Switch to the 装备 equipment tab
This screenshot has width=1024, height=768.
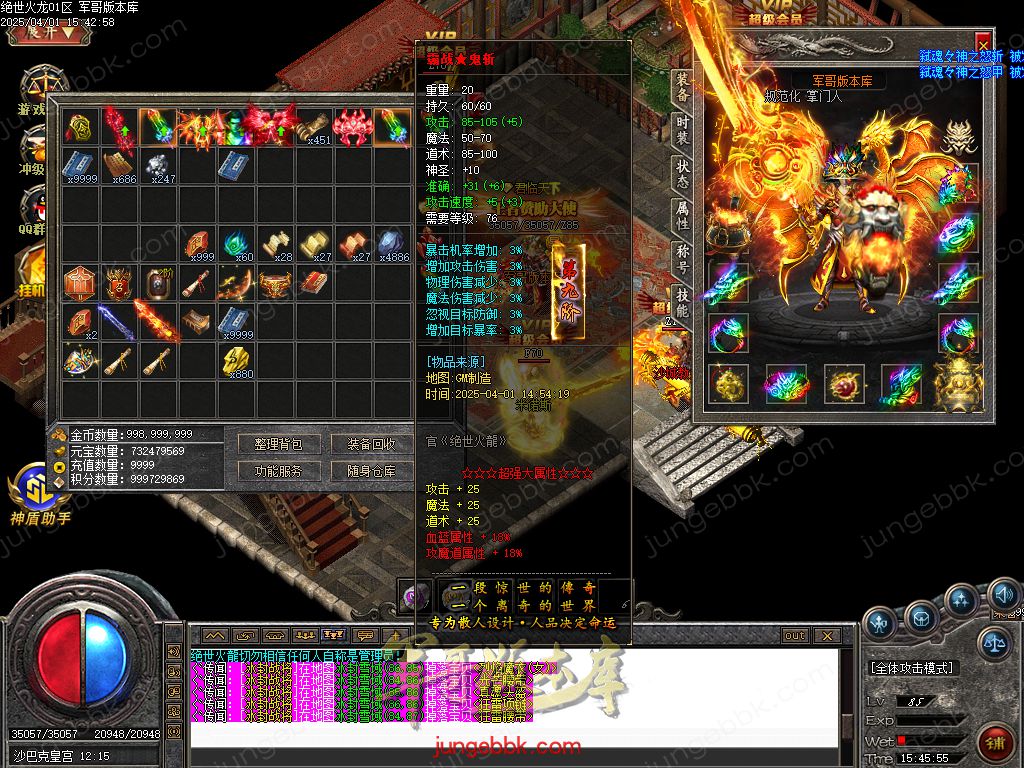[681, 88]
